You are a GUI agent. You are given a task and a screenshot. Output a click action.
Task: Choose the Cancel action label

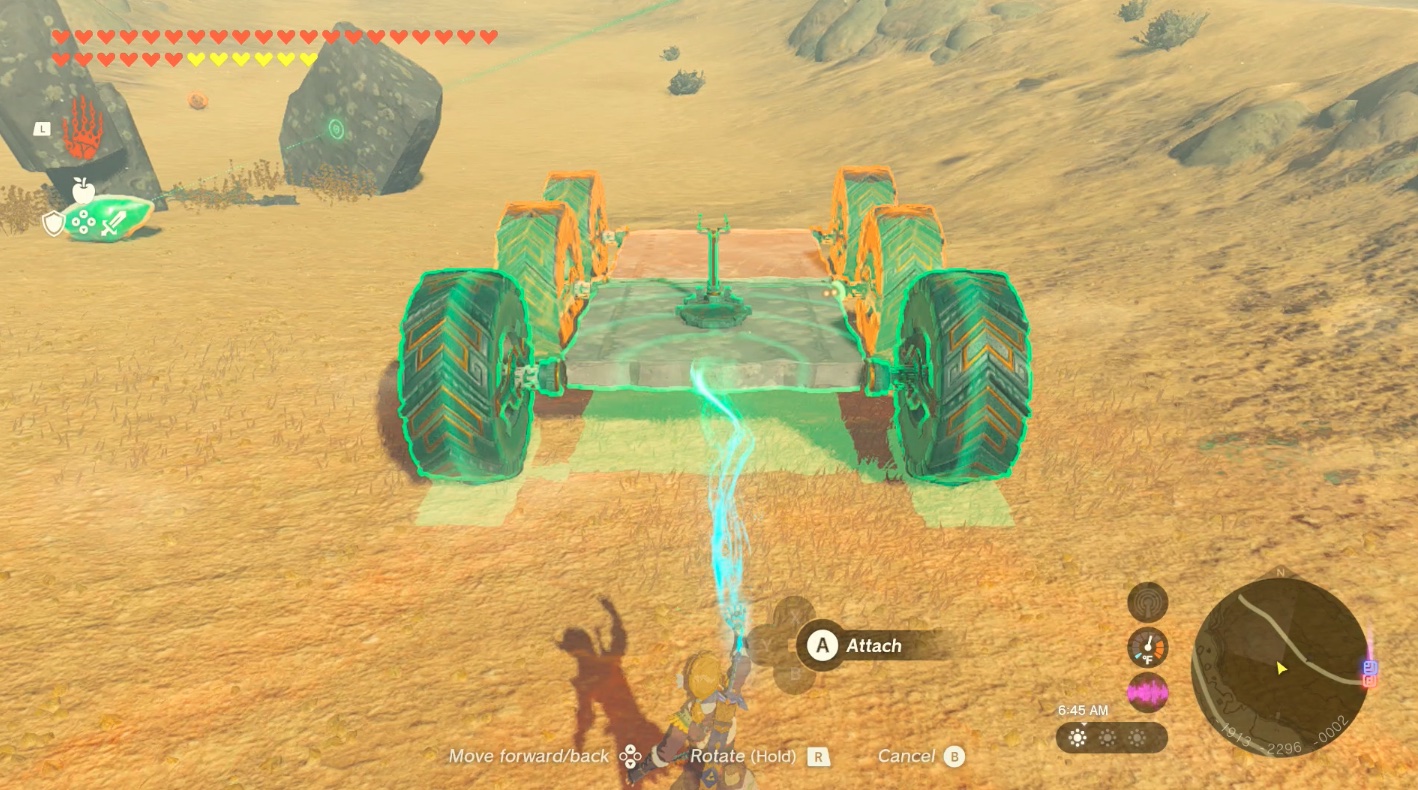tap(906, 756)
